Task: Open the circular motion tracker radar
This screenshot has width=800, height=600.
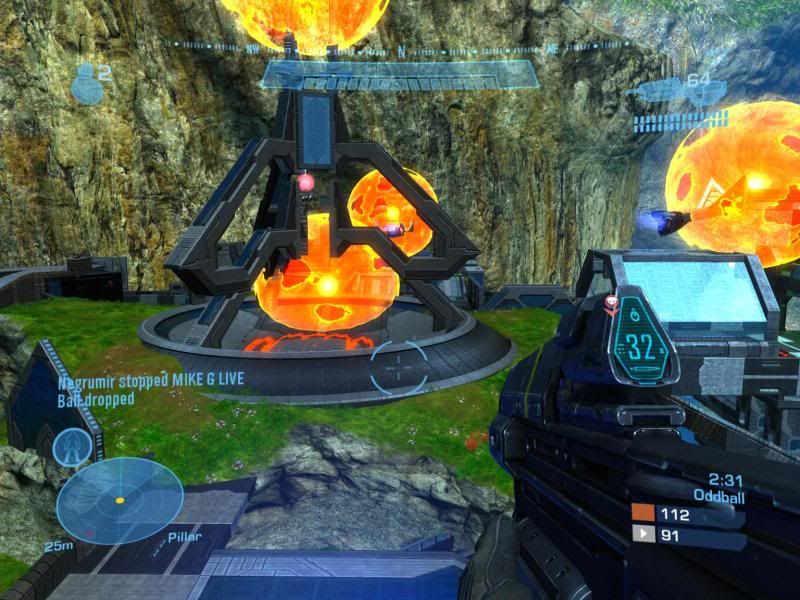Action: point(119,499)
